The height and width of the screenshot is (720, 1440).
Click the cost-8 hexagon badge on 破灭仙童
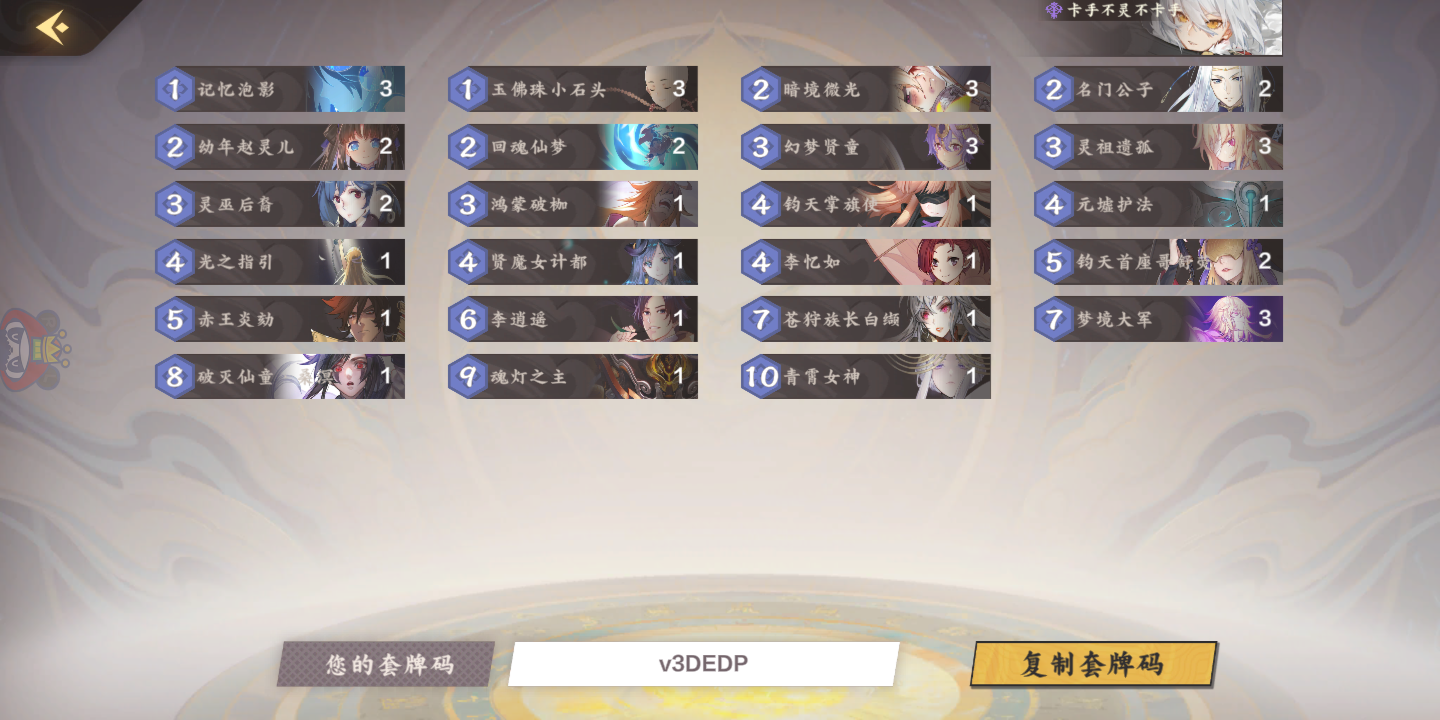[175, 376]
